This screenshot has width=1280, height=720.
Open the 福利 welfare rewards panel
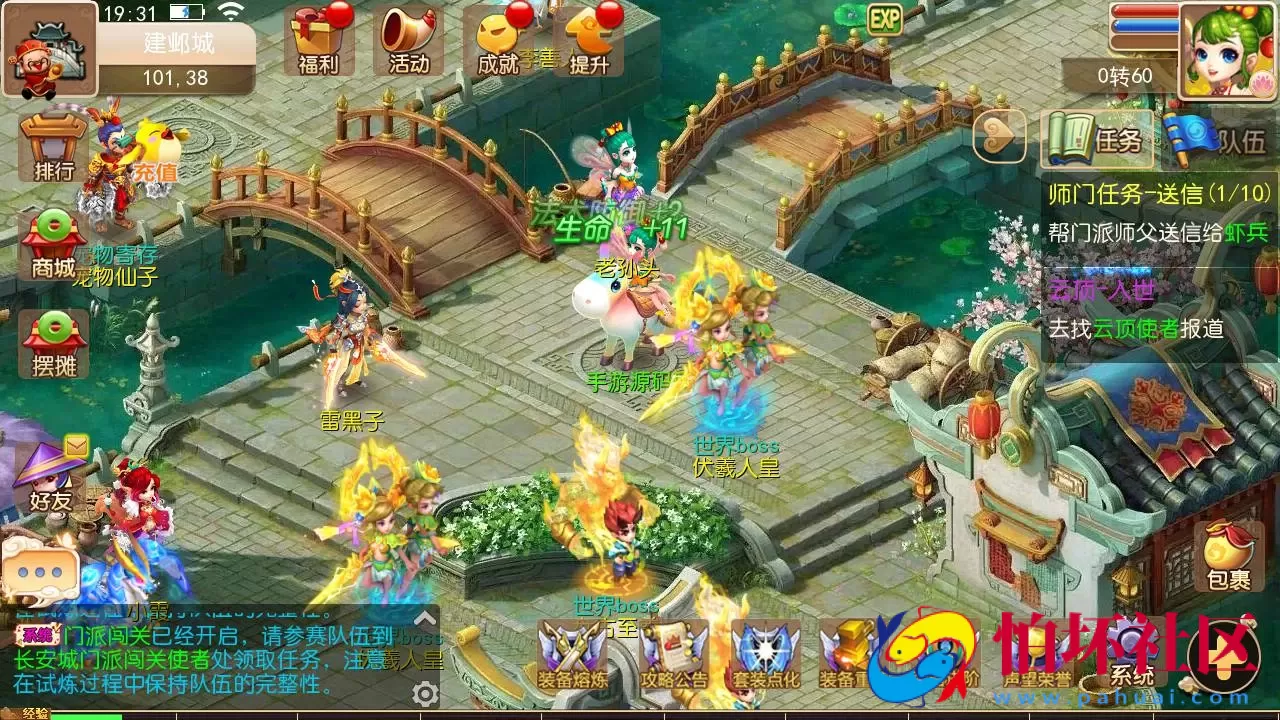pyautogui.click(x=320, y=42)
